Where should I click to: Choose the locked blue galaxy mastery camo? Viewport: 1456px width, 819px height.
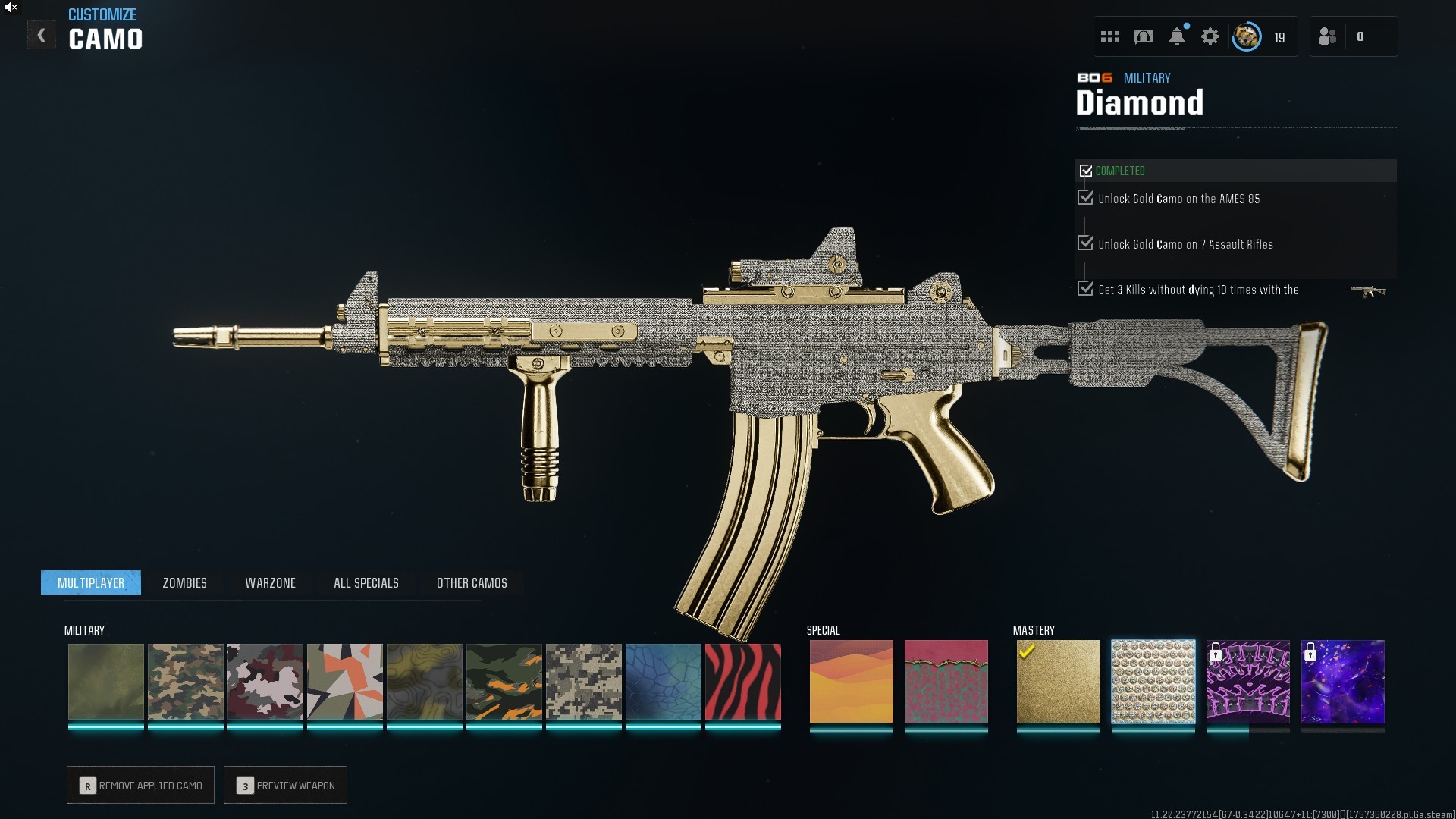tap(1342, 682)
